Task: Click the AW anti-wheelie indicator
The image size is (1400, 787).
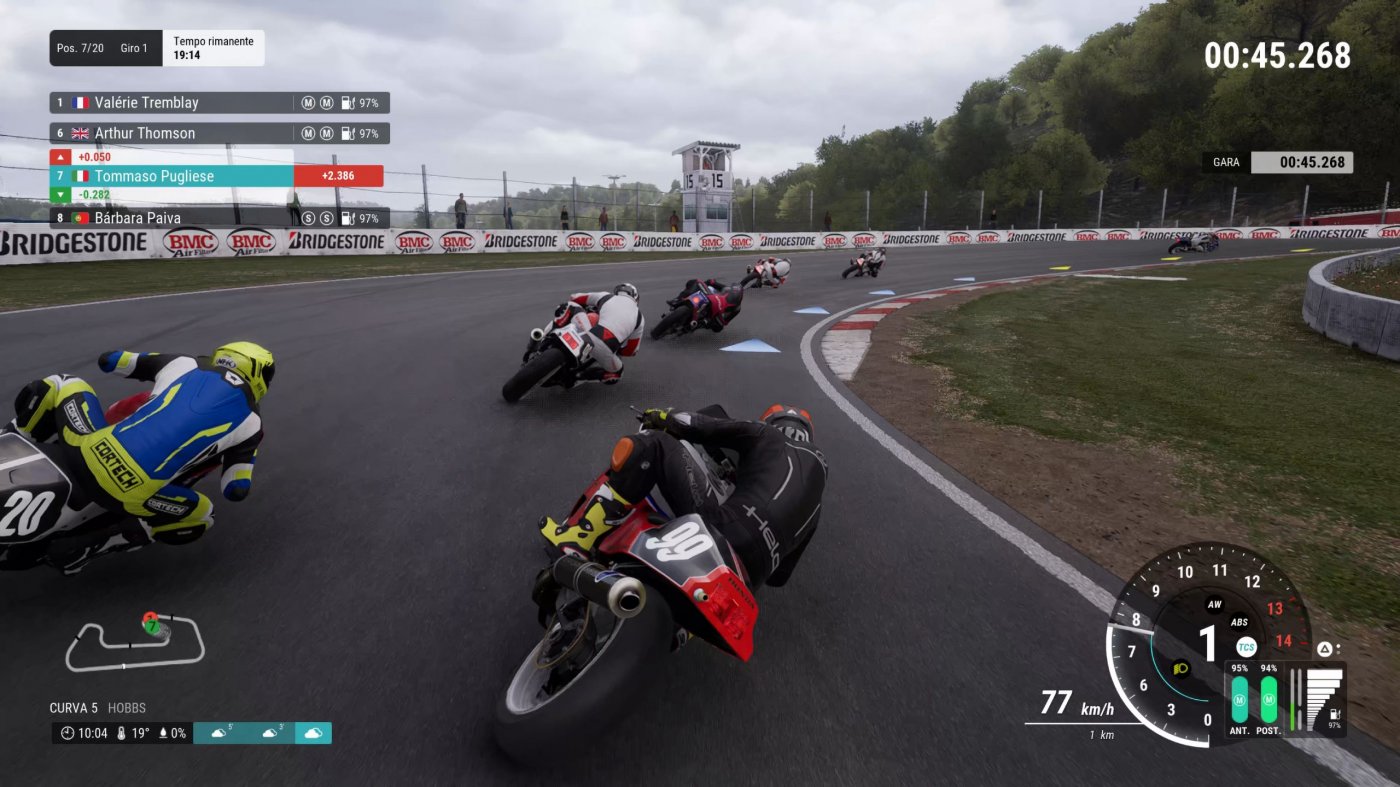Action: (1215, 604)
